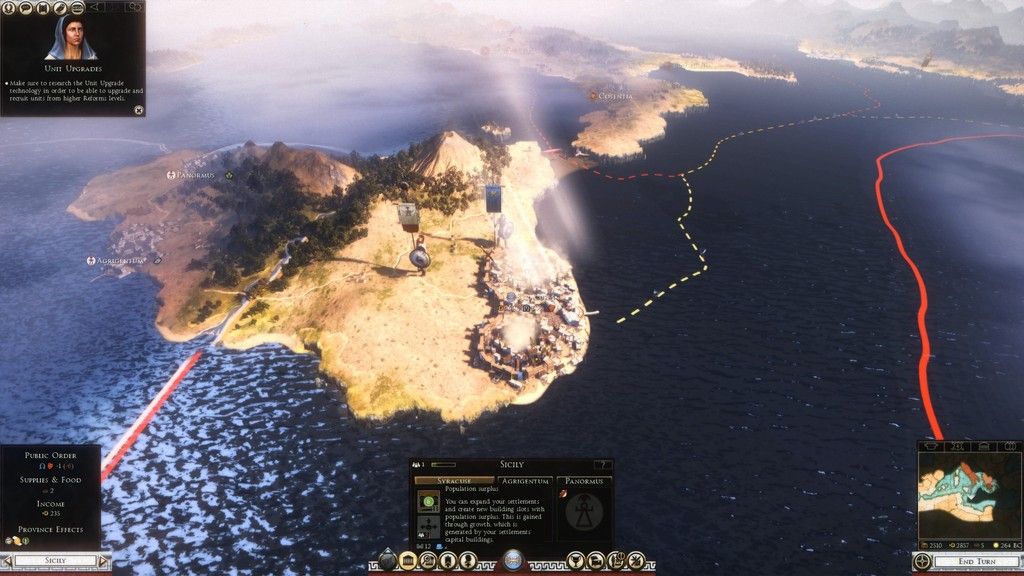This screenshot has width=1024, height=576.
Task: Open the magnifying glass panel button
Action: [x=427, y=561]
